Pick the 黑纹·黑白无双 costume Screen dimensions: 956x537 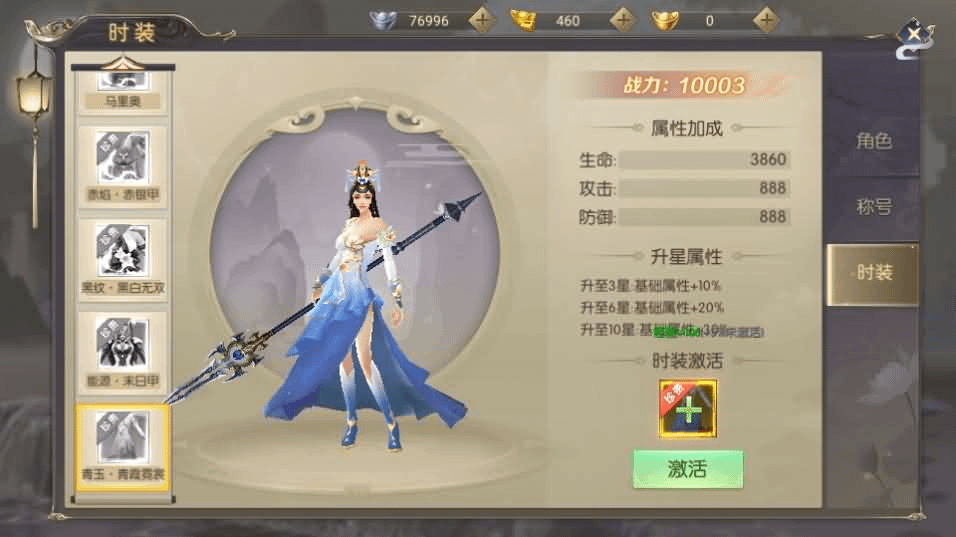pos(122,258)
